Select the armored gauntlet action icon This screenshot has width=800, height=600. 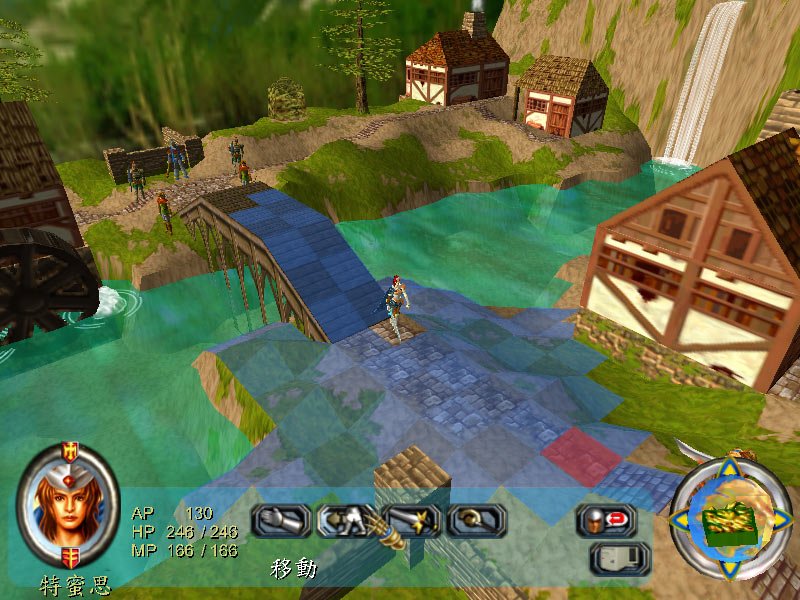[x=279, y=520]
